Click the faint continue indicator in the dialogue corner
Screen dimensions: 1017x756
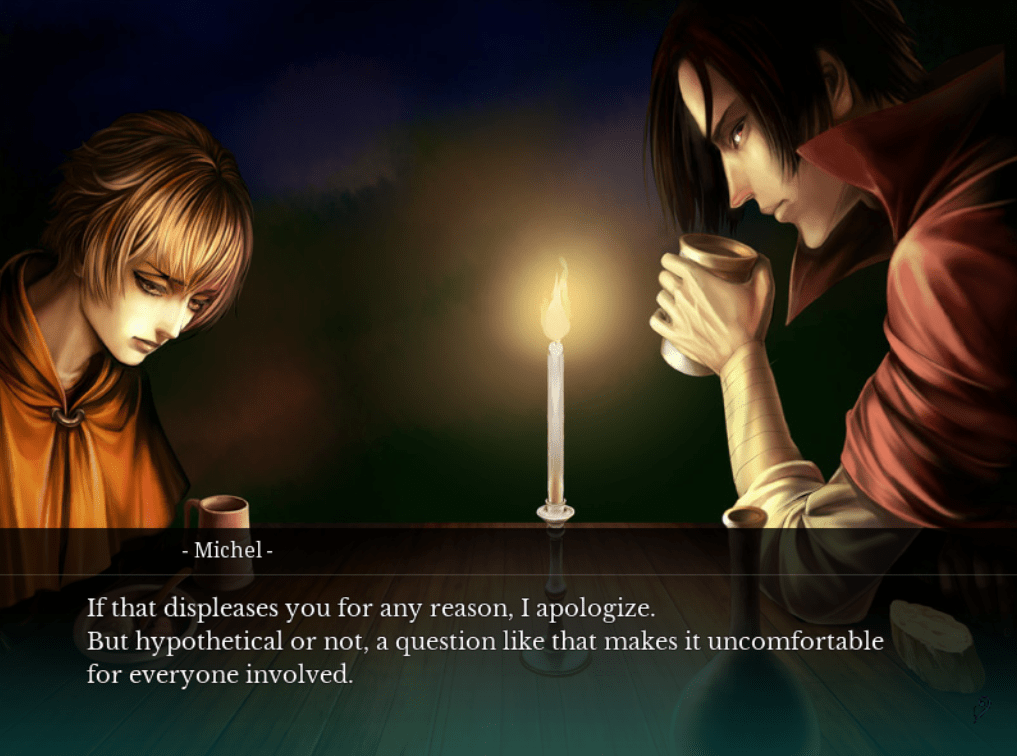[x=981, y=710]
